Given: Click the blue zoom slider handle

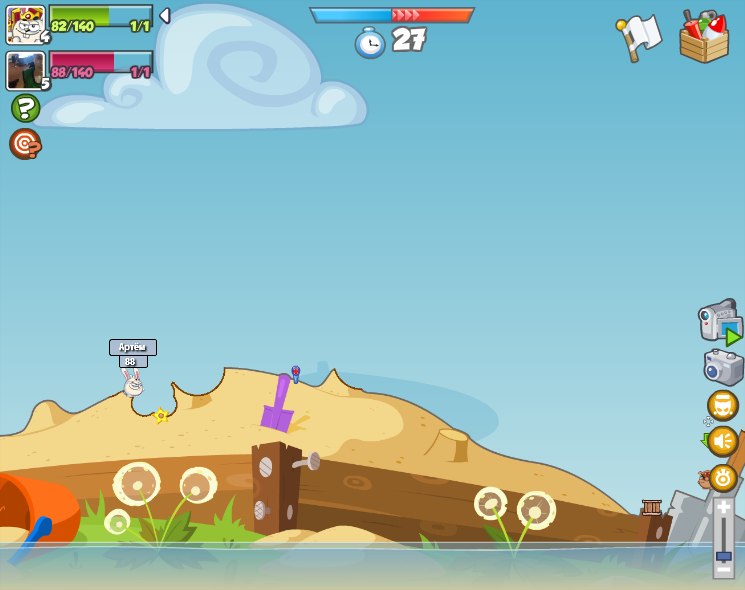Looking at the screenshot, I should [723, 555].
